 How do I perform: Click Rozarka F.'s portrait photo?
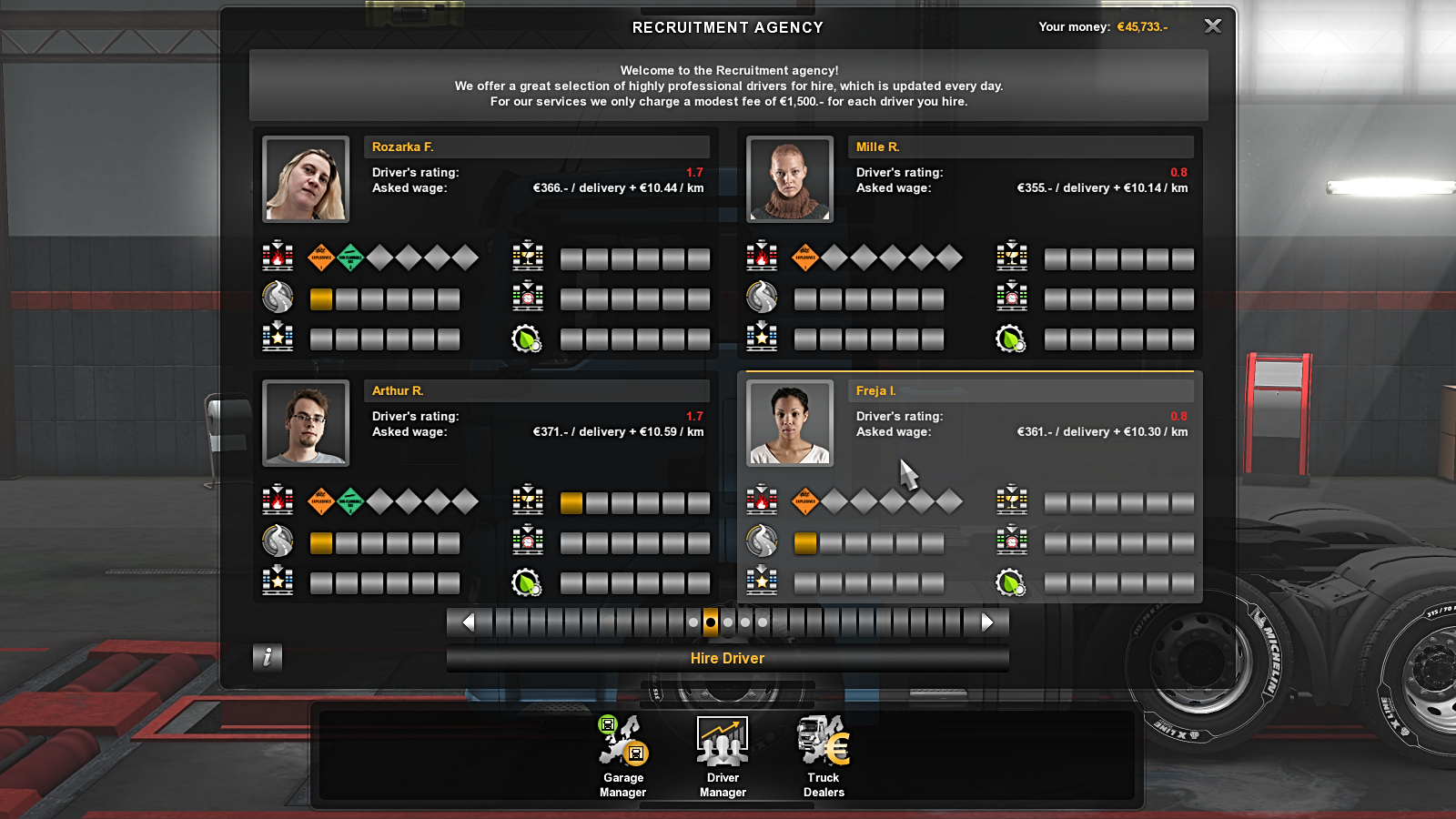point(306,179)
